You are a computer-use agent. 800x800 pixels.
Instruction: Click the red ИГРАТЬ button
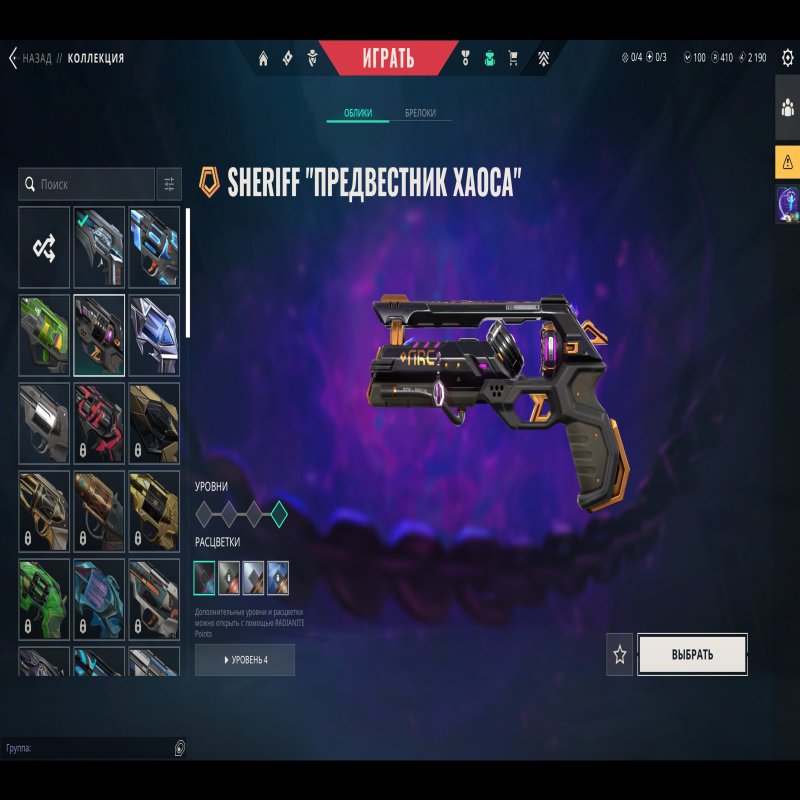pos(388,58)
